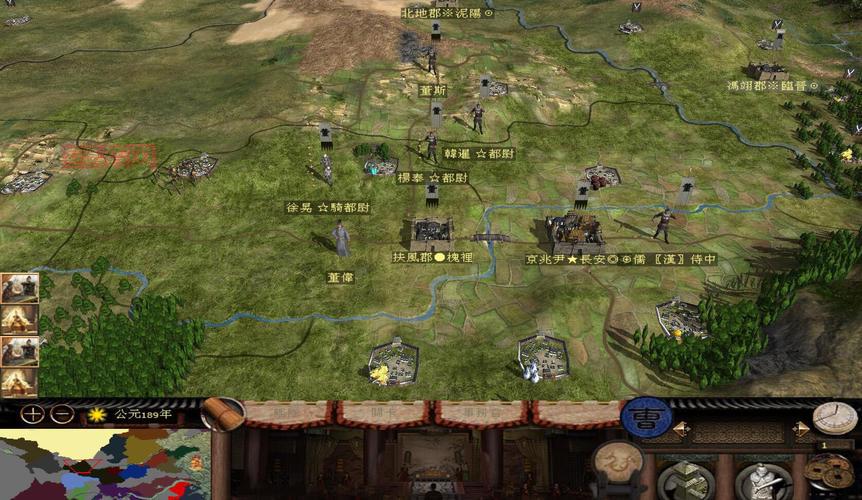This screenshot has width=862, height=500.
Task: Click the campaign minimap
Action: pyautogui.click(x=105, y=465)
